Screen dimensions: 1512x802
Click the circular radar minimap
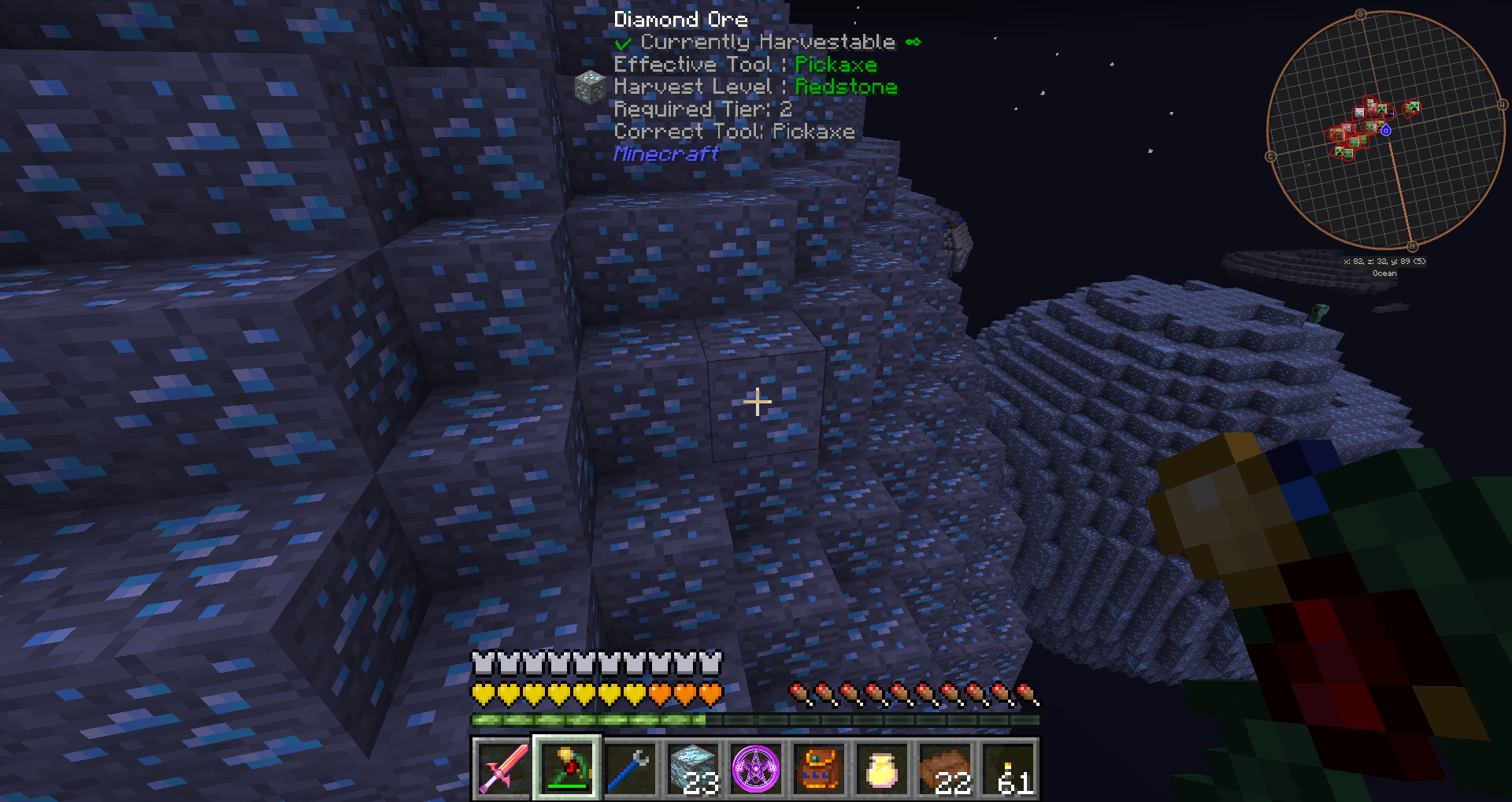coord(1385,130)
